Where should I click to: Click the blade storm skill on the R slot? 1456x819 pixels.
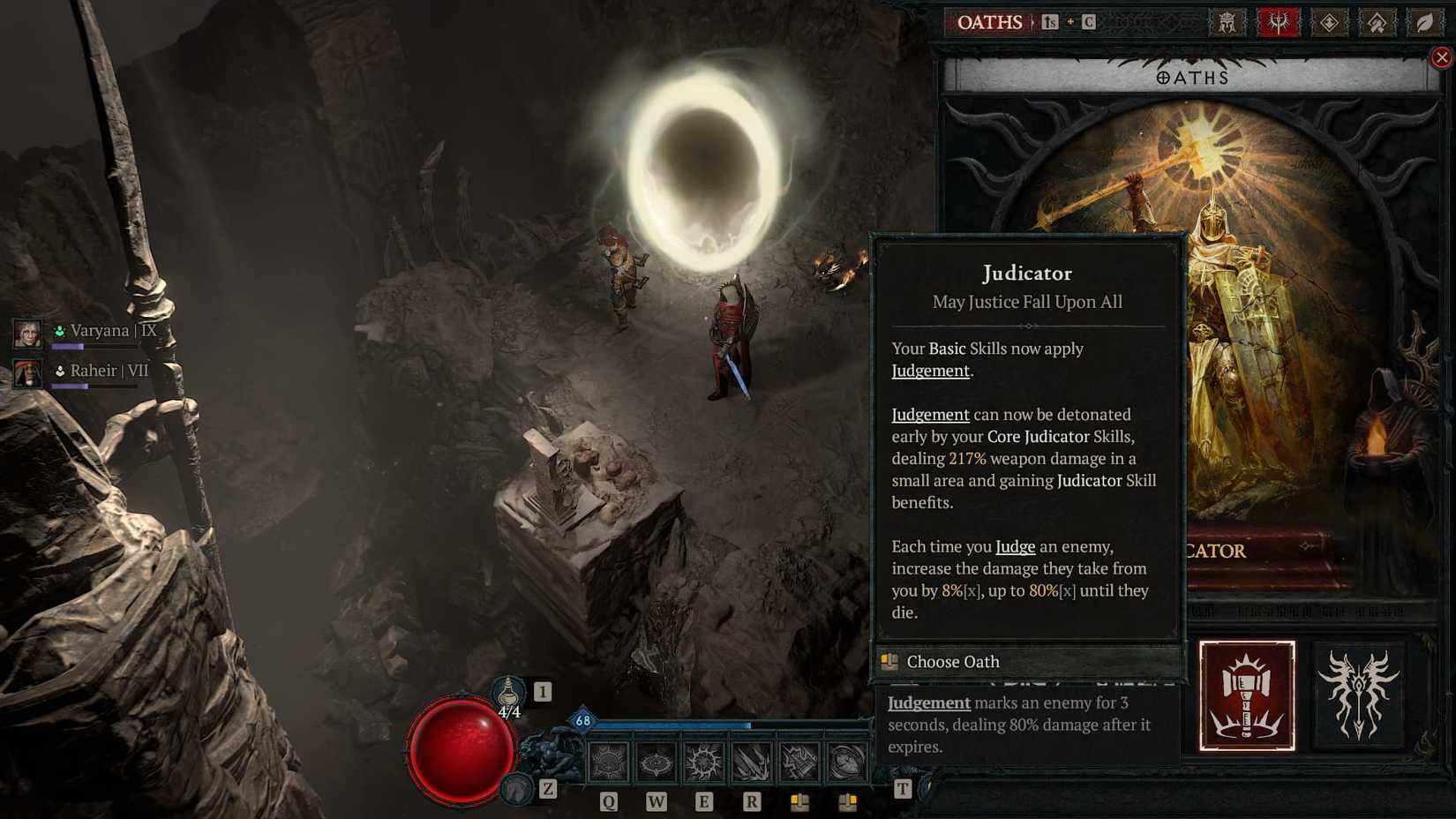click(753, 761)
